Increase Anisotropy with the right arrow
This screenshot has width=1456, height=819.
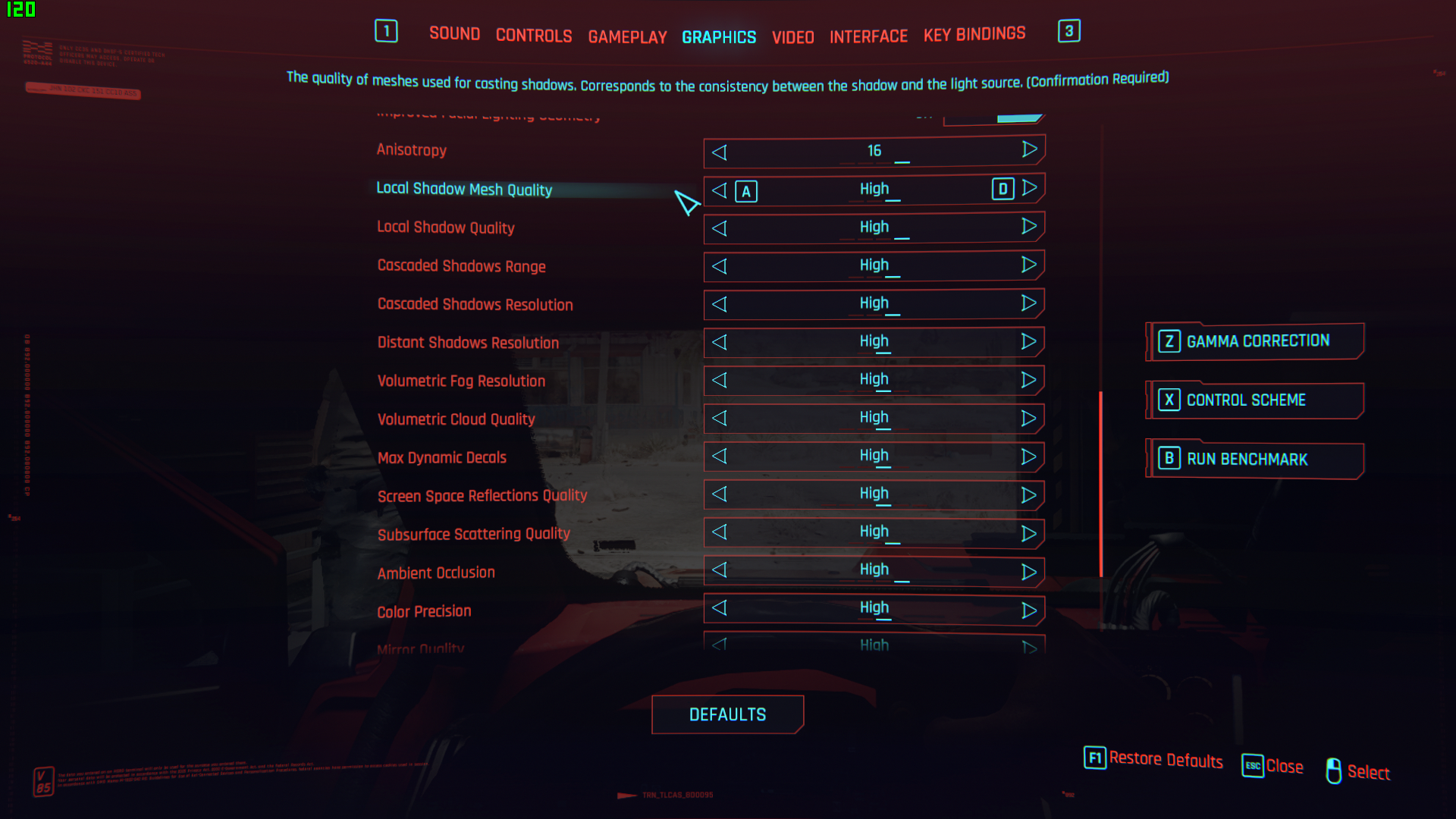click(x=1029, y=149)
